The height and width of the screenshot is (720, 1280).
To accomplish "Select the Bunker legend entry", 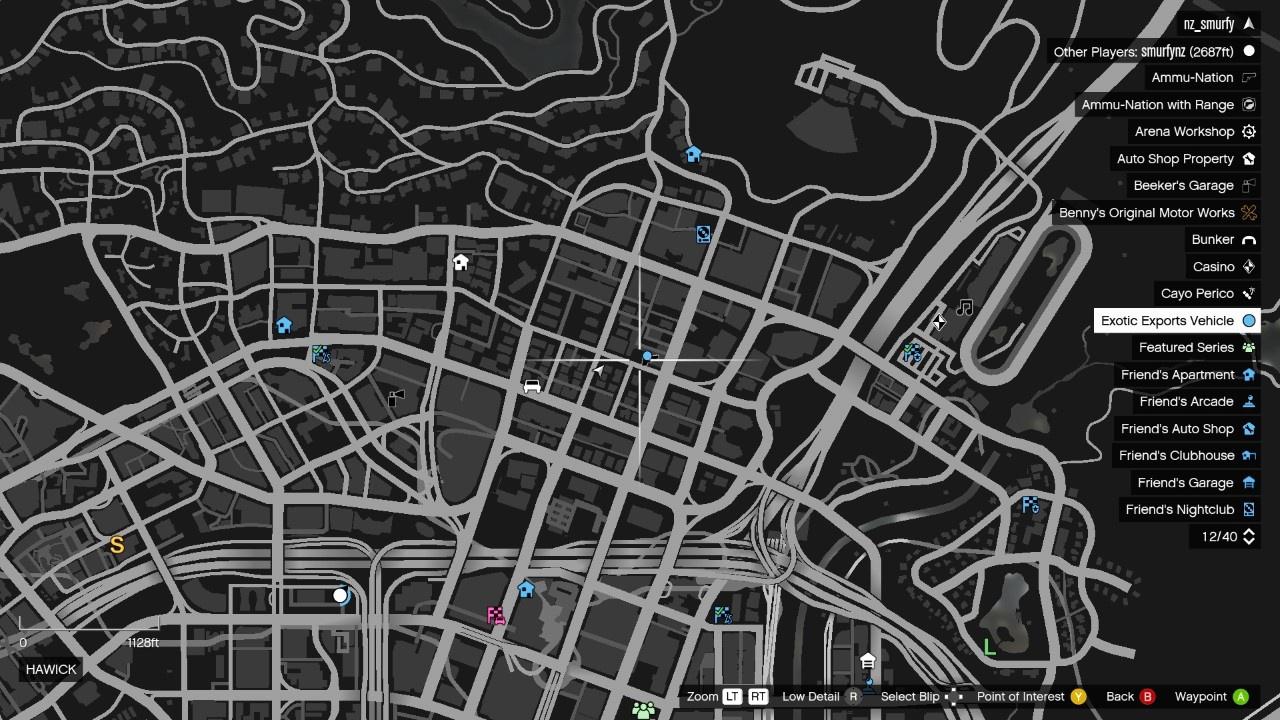I will [x=1212, y=240].
